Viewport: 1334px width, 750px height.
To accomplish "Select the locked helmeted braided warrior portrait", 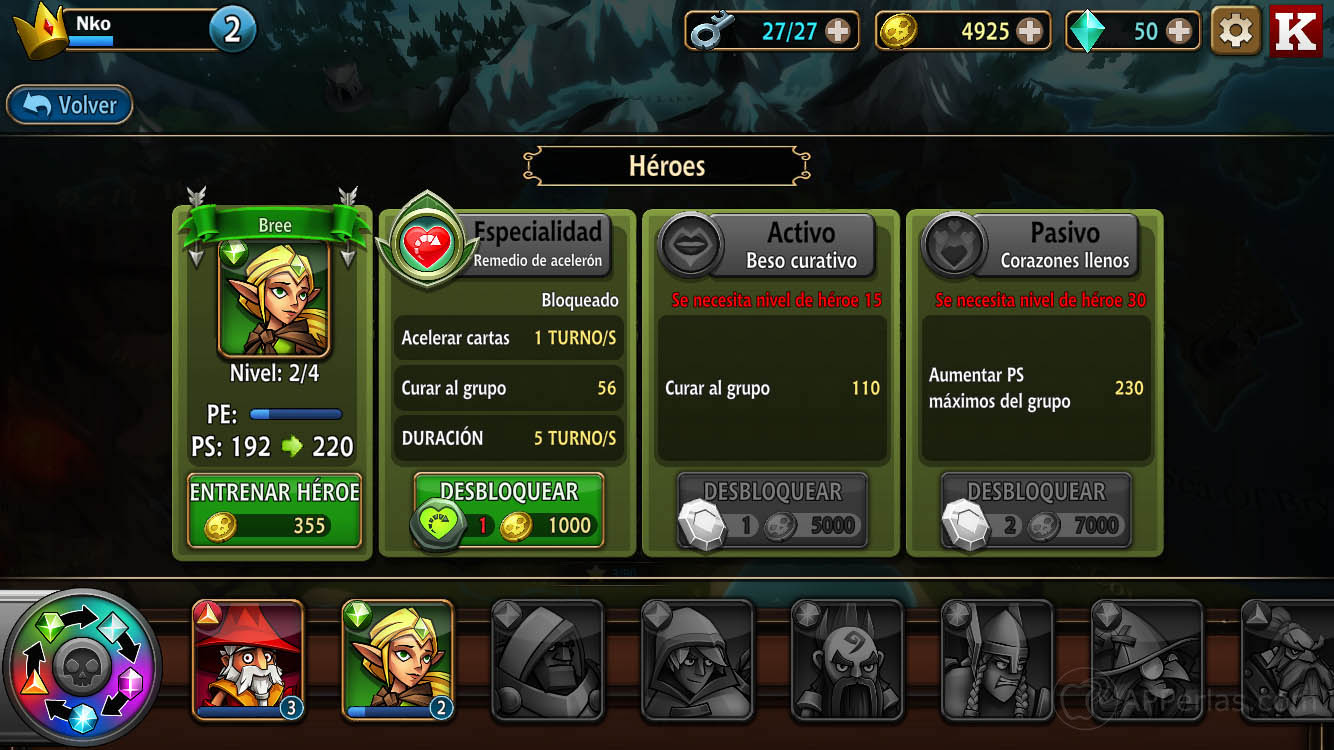I will click(x=997, y=658).
